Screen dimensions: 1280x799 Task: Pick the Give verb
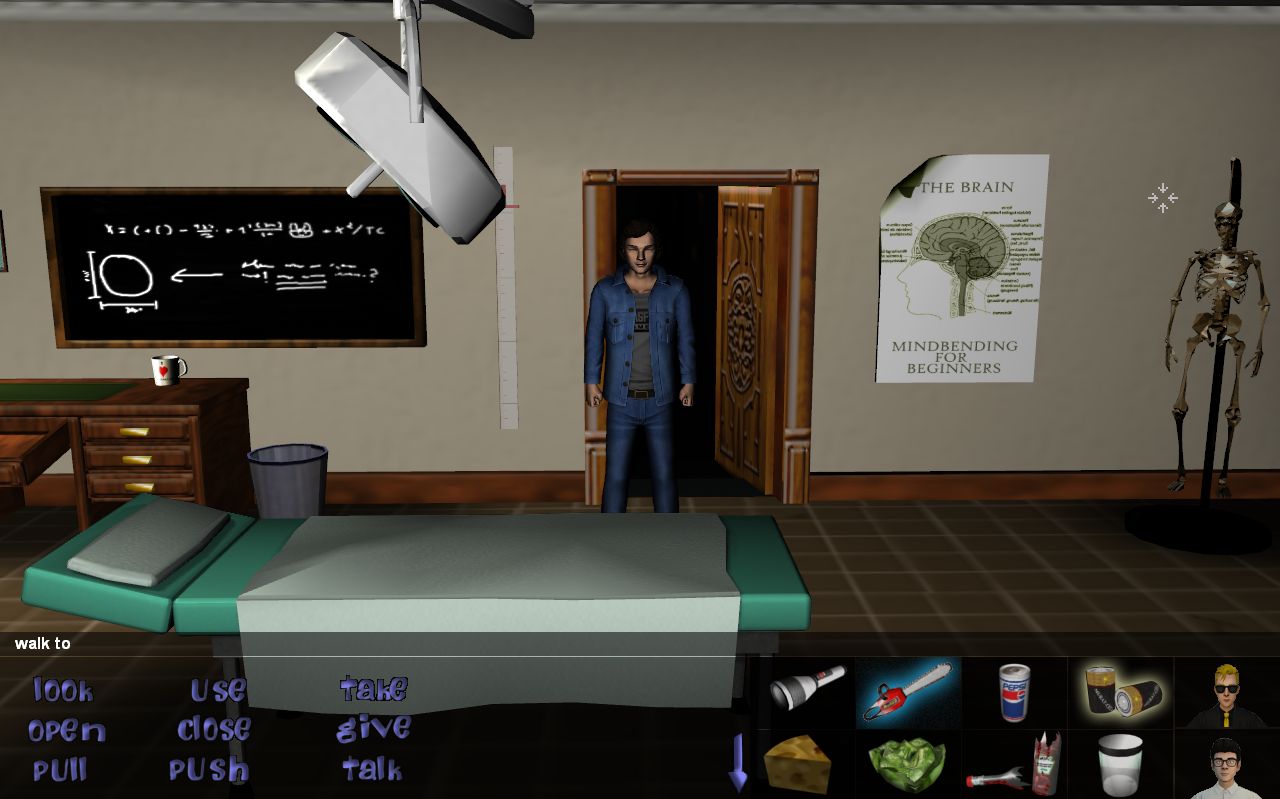click(x=373, y=729)
